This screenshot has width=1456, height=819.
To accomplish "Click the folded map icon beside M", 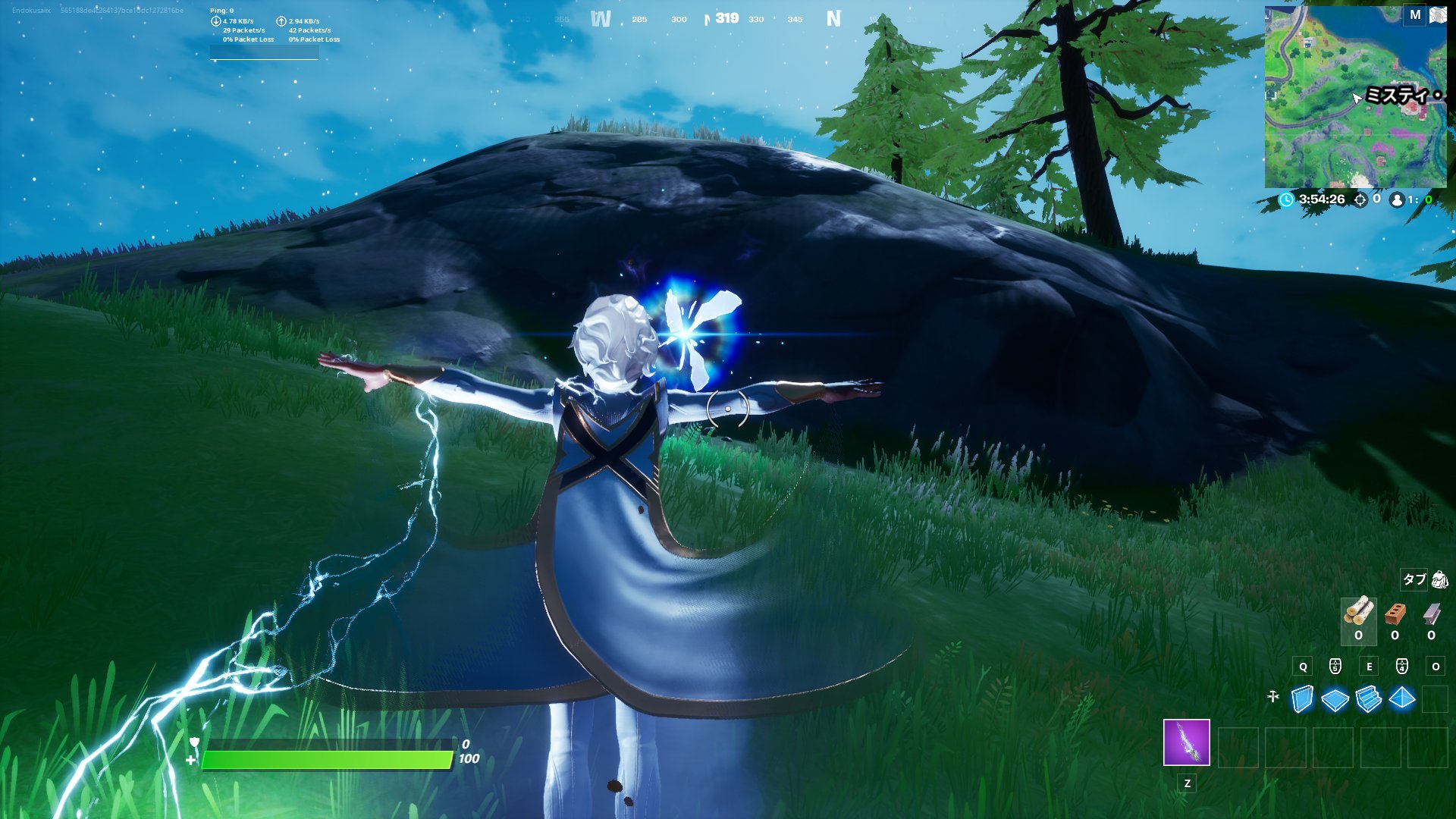I will coord(1438,13).
